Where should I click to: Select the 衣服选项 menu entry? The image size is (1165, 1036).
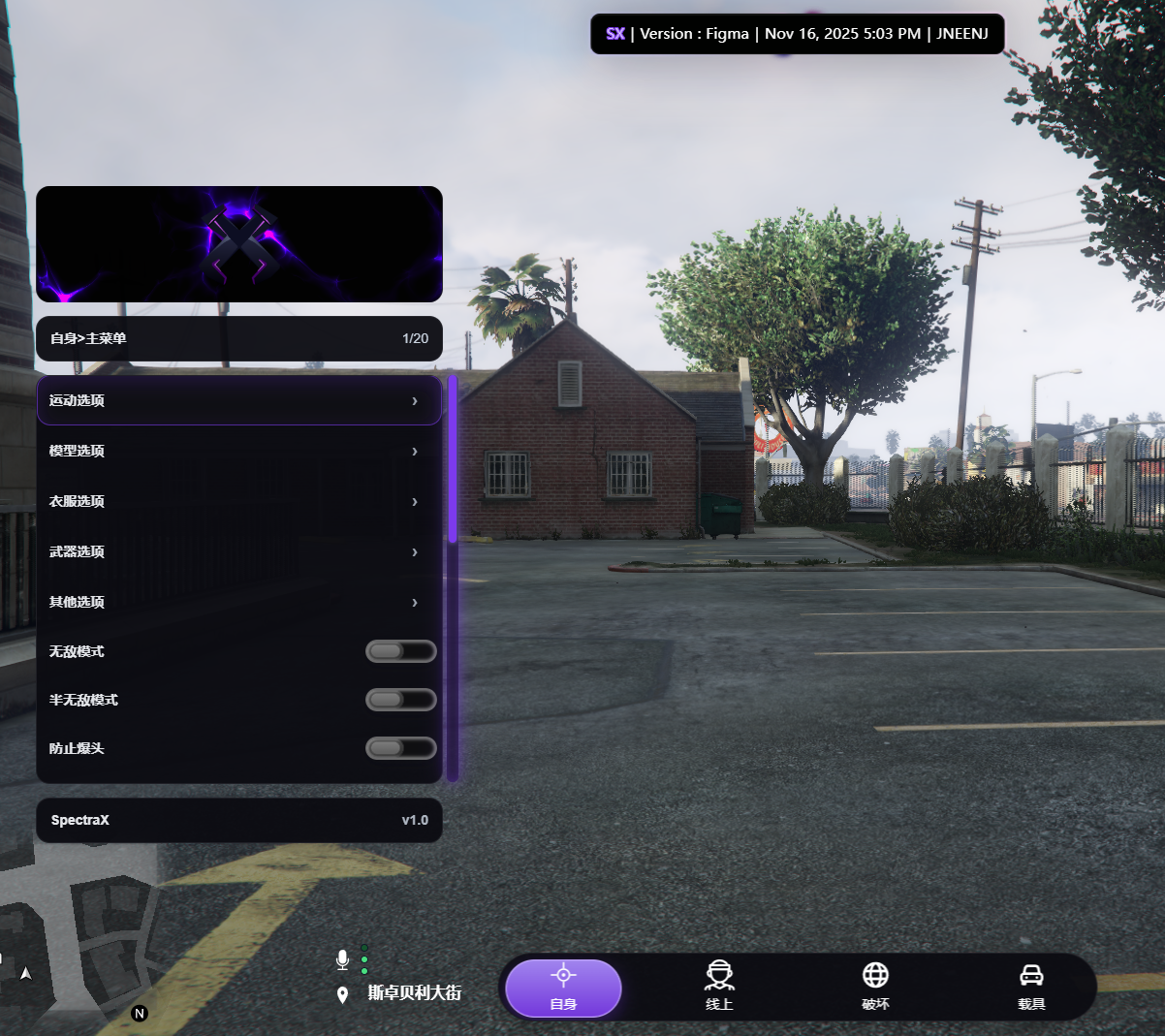(238, 501)
